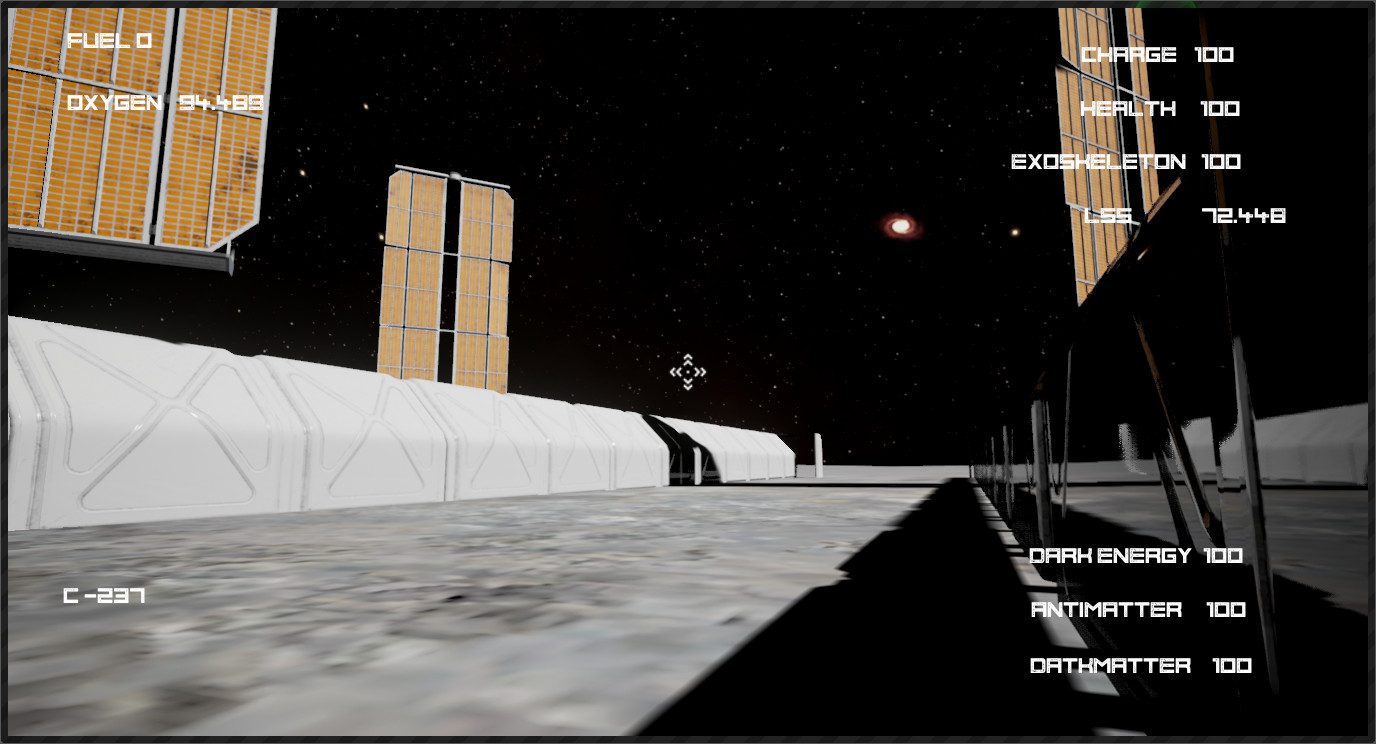Click the central crosshair navigation indicator
The height and width of the screenshot is (744, 1376).
(687, 372)
